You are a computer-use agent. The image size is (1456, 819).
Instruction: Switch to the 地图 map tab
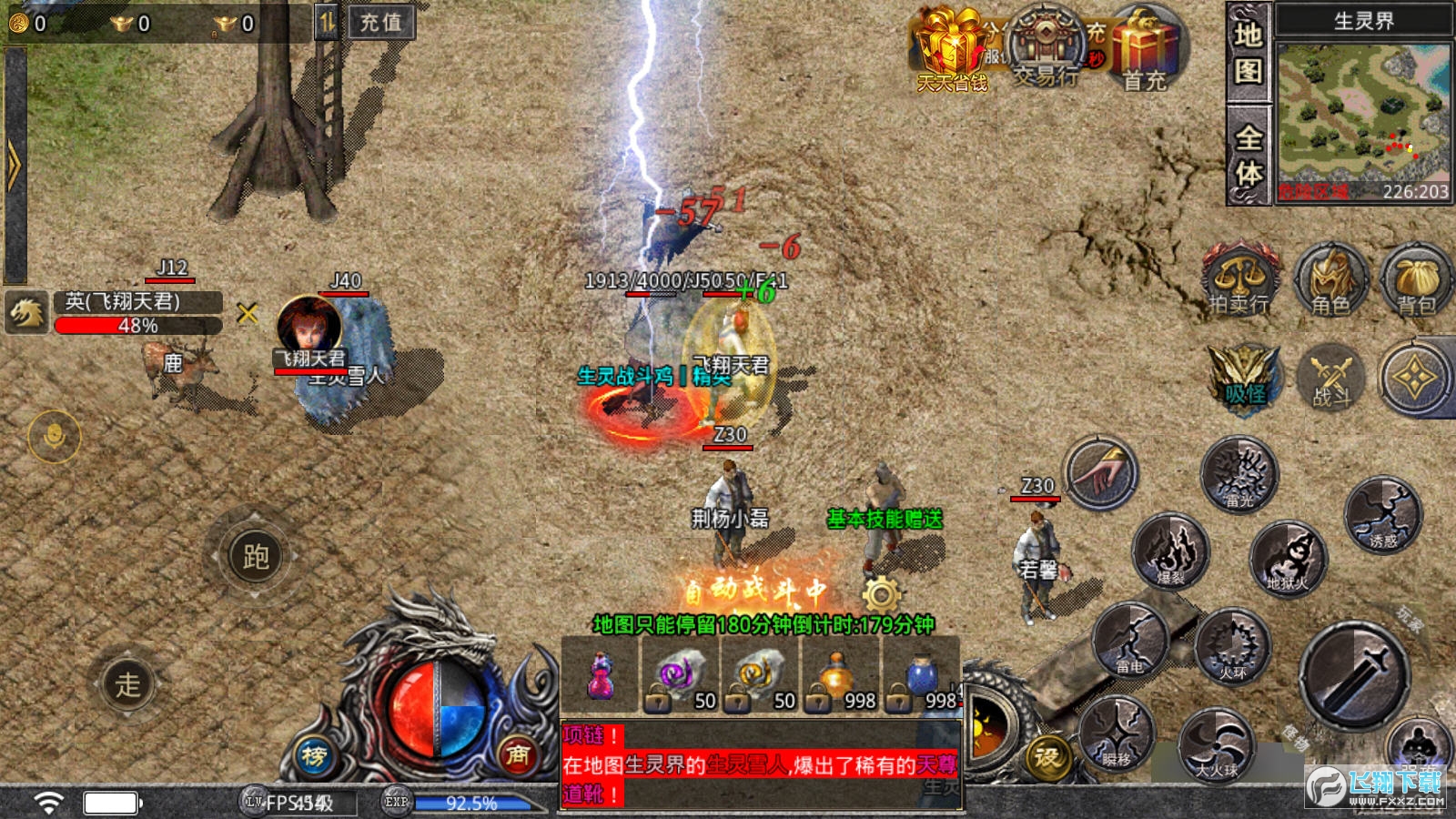(x=1248, y=53)
